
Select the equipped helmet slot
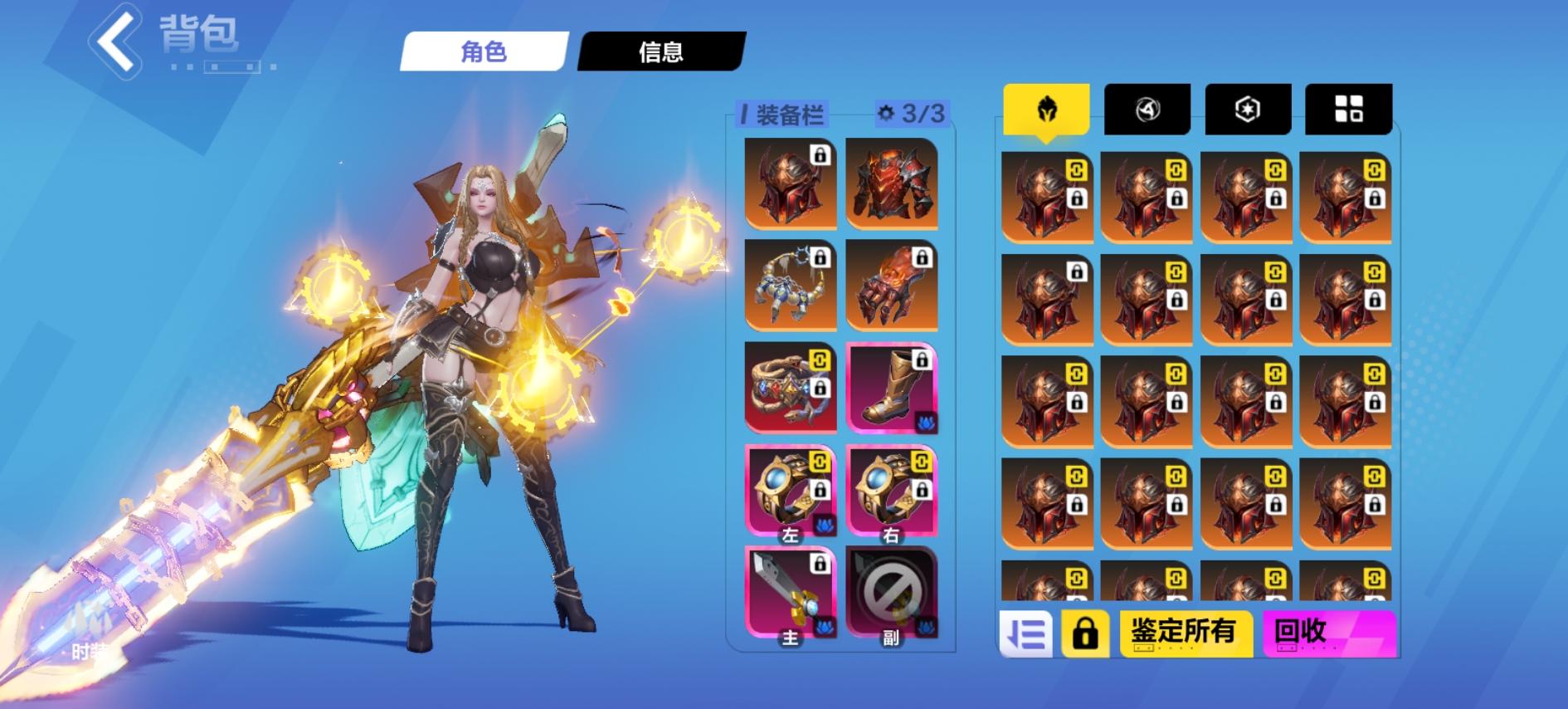[789, 184]
